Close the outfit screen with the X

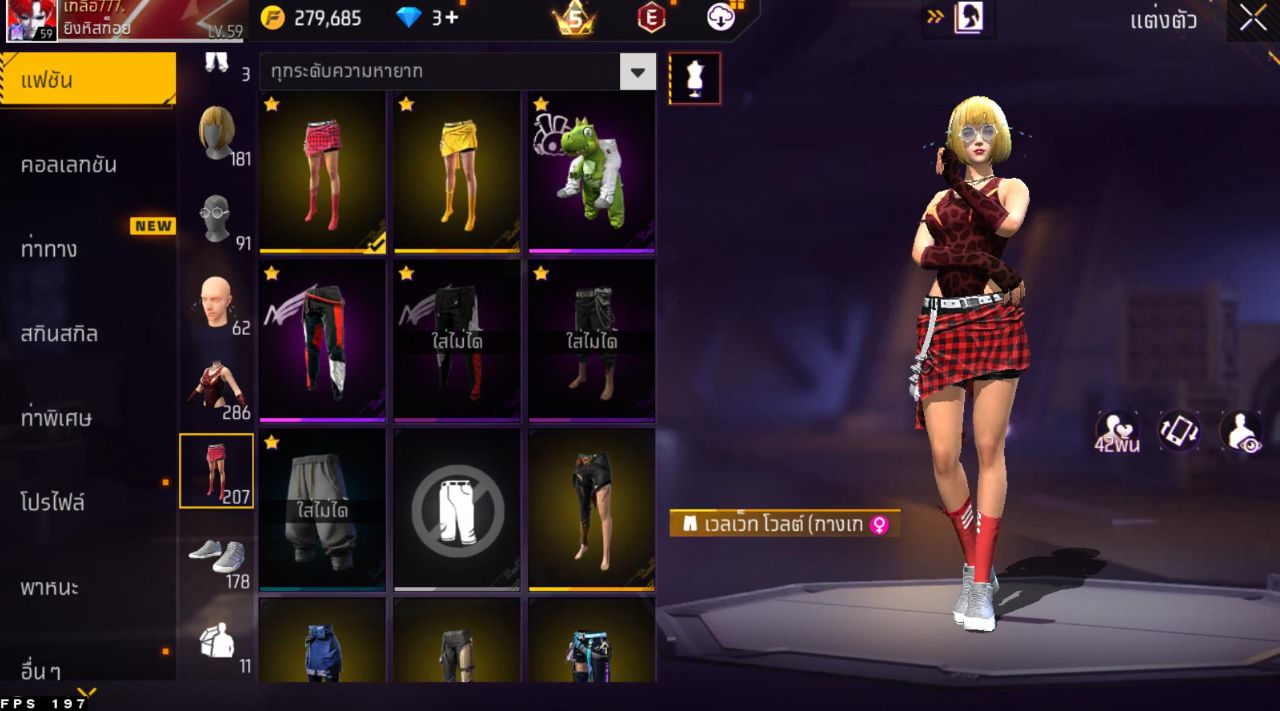coord(1252,18)
